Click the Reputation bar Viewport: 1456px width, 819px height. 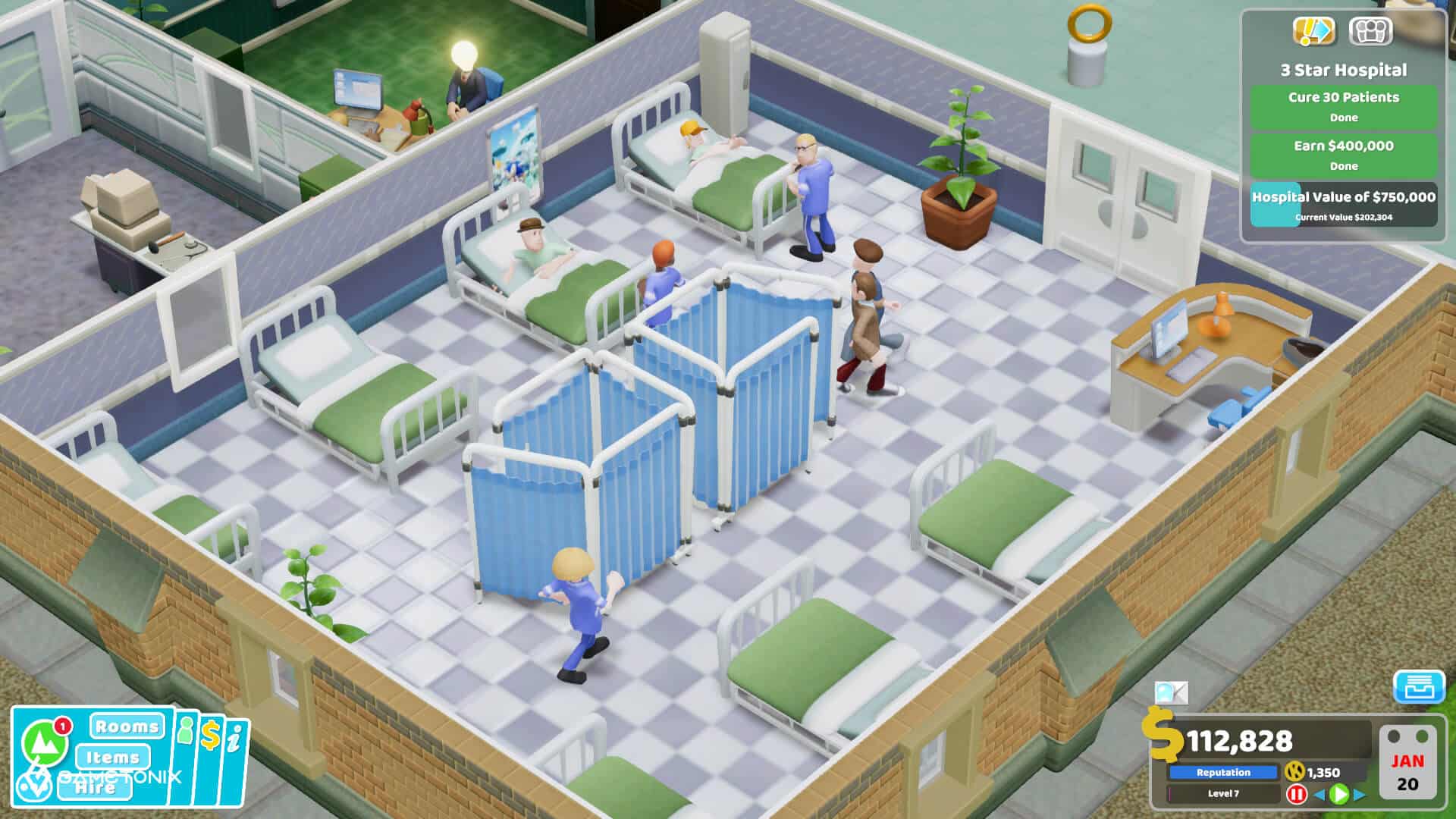click(1224, 772)
